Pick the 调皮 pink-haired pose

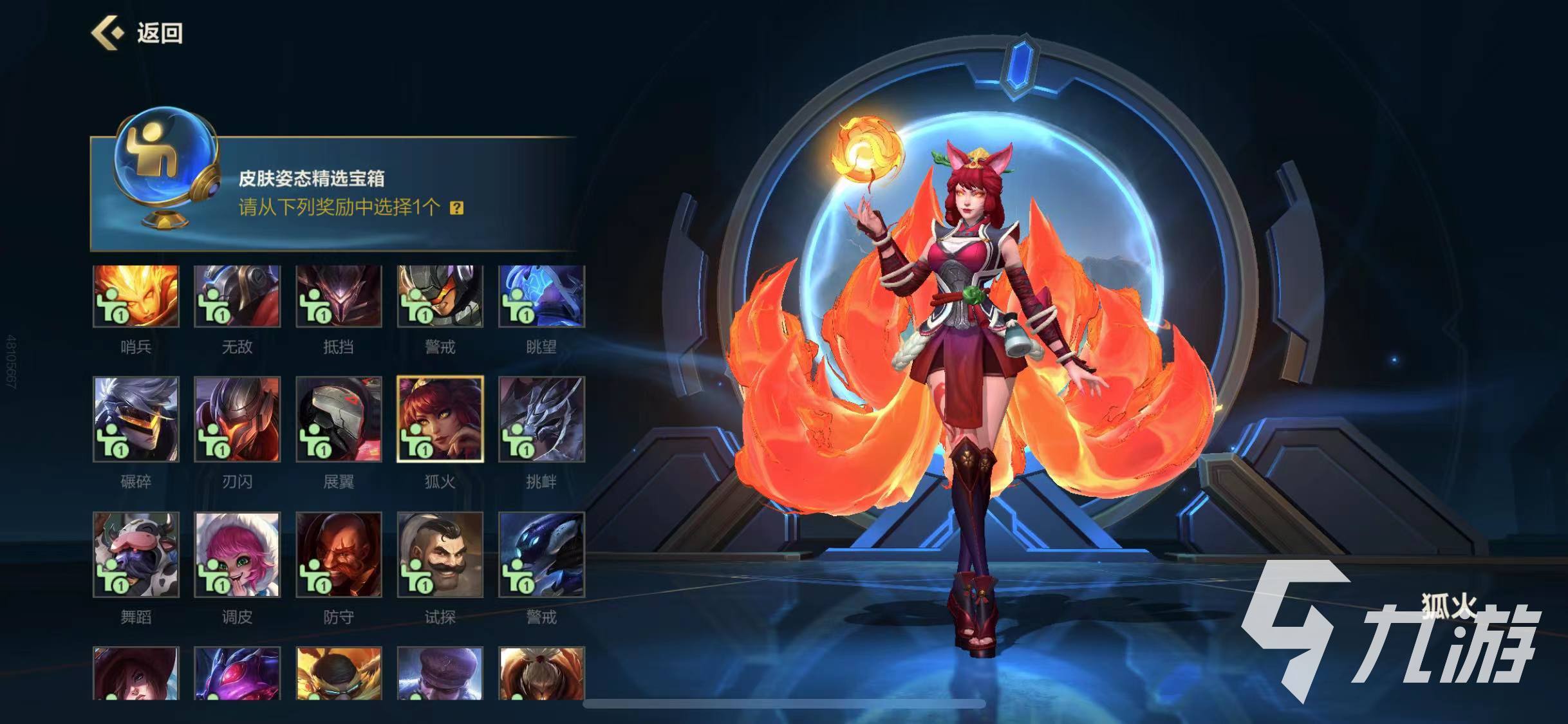pos(237,555)
